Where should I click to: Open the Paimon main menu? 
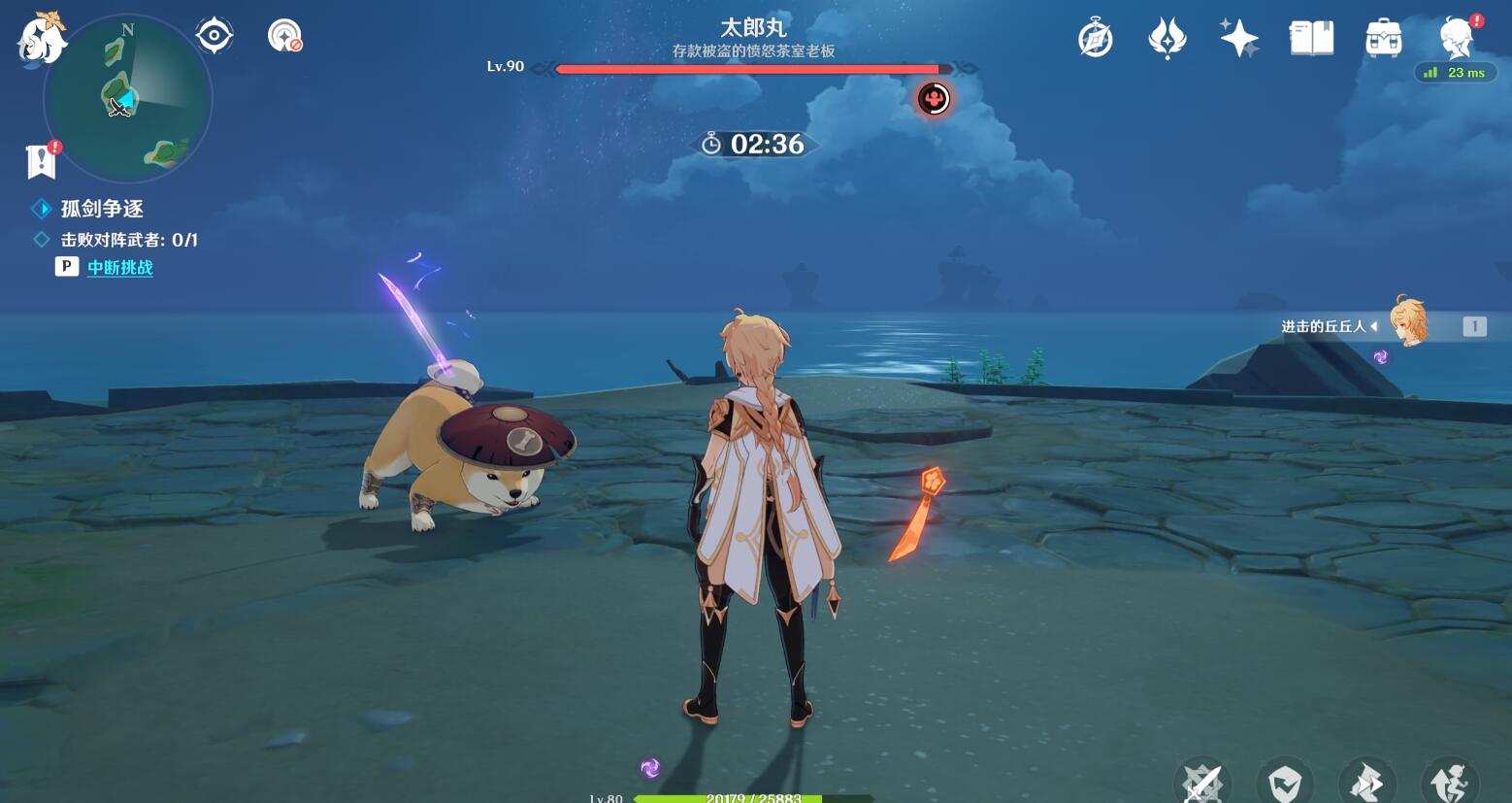[41, 41]
